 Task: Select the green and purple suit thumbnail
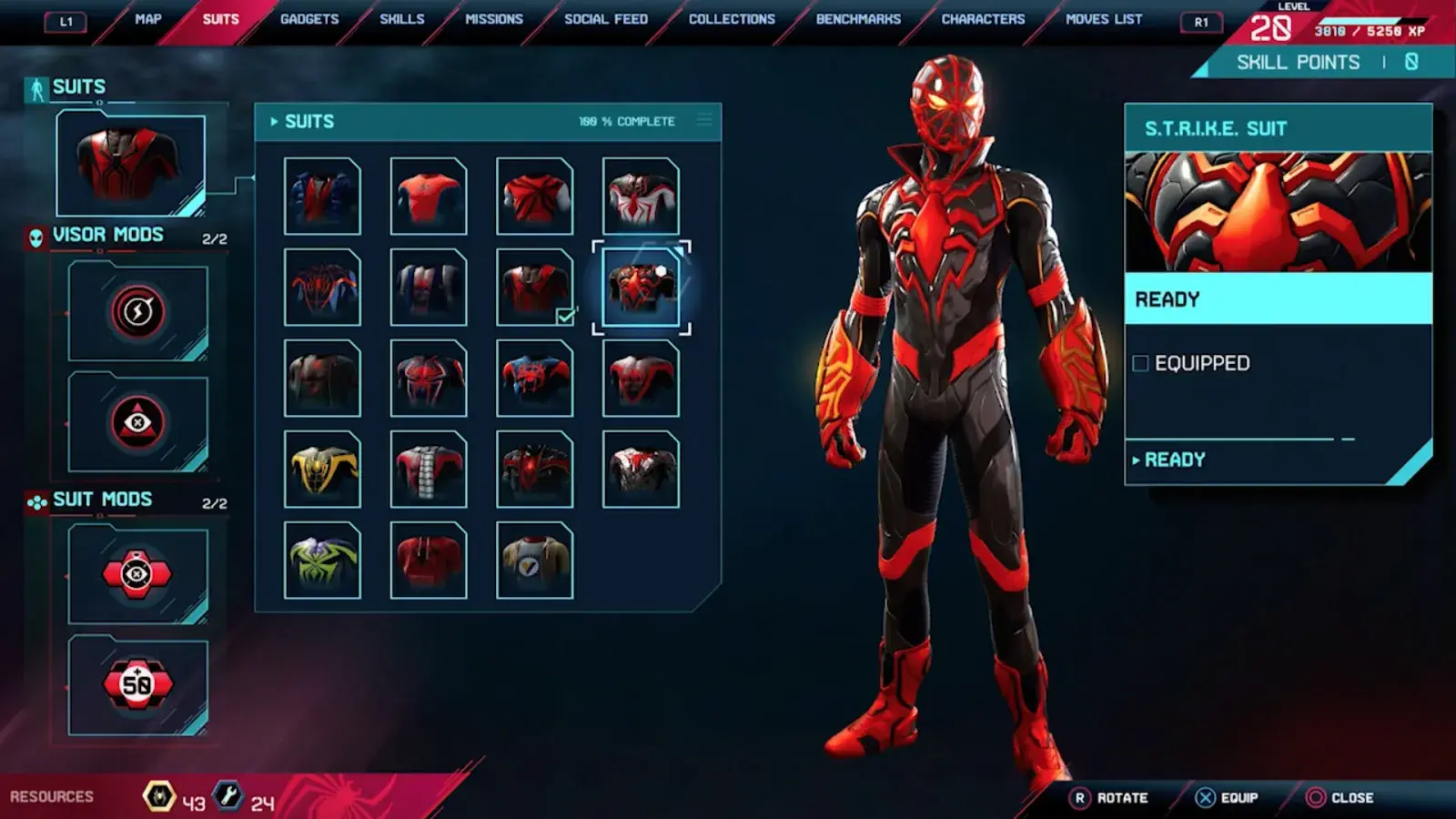tap(322, 561)
